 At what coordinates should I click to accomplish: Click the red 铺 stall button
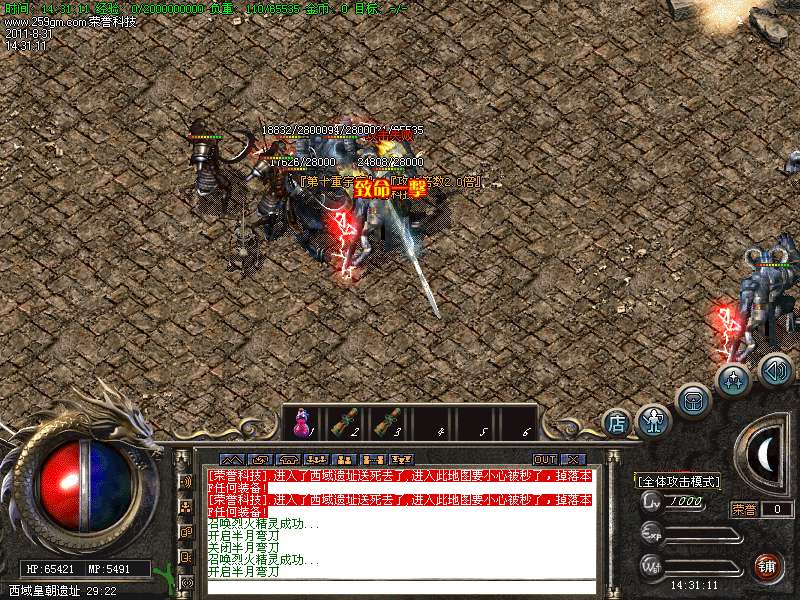(x=768, y=566)
